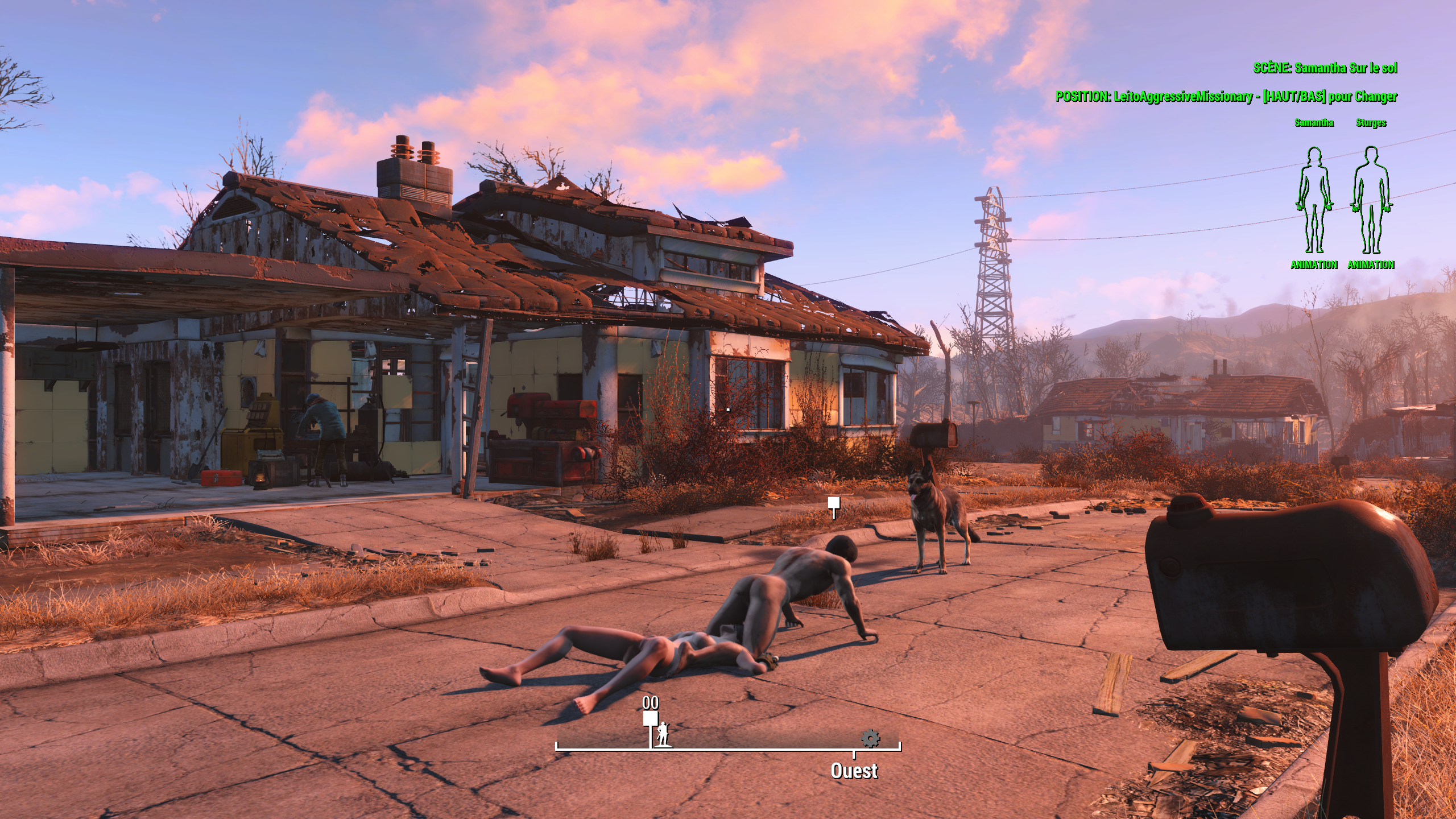Select the Sturges body silhouette icon
This screenshot has height=819, width=1456.
coord(1371,200)
